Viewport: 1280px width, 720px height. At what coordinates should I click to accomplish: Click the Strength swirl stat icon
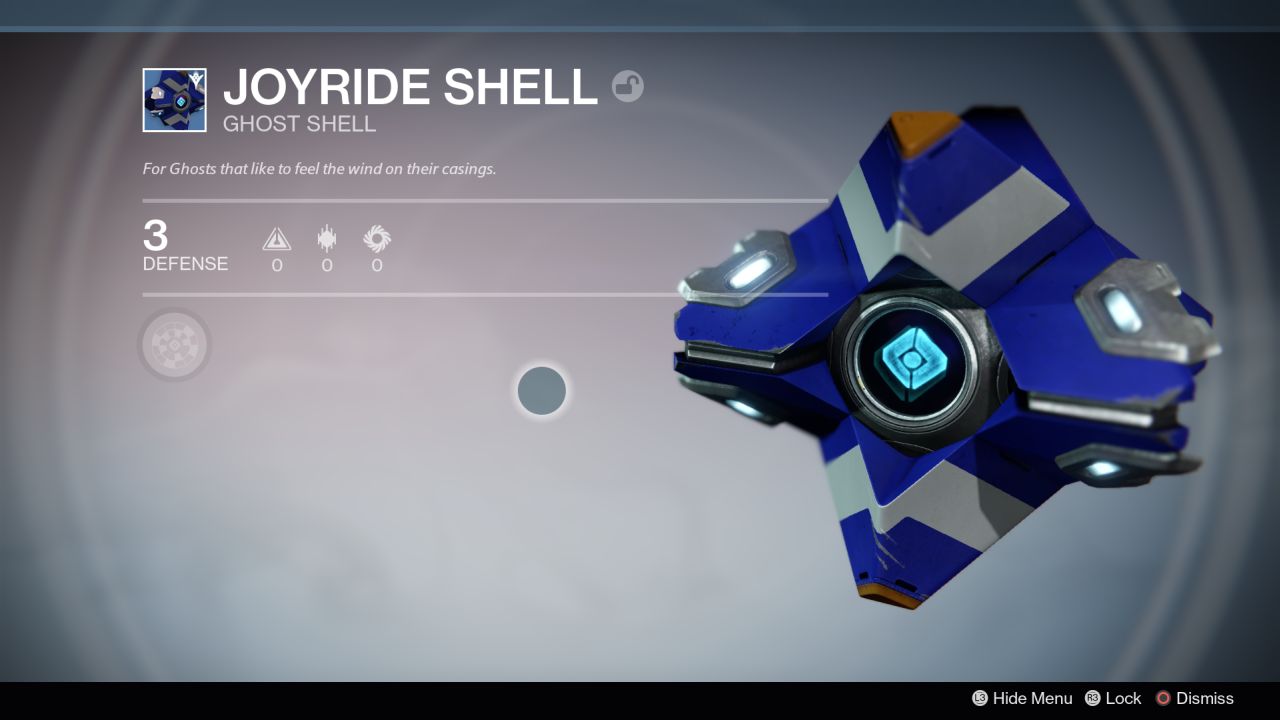click(376, 239)
